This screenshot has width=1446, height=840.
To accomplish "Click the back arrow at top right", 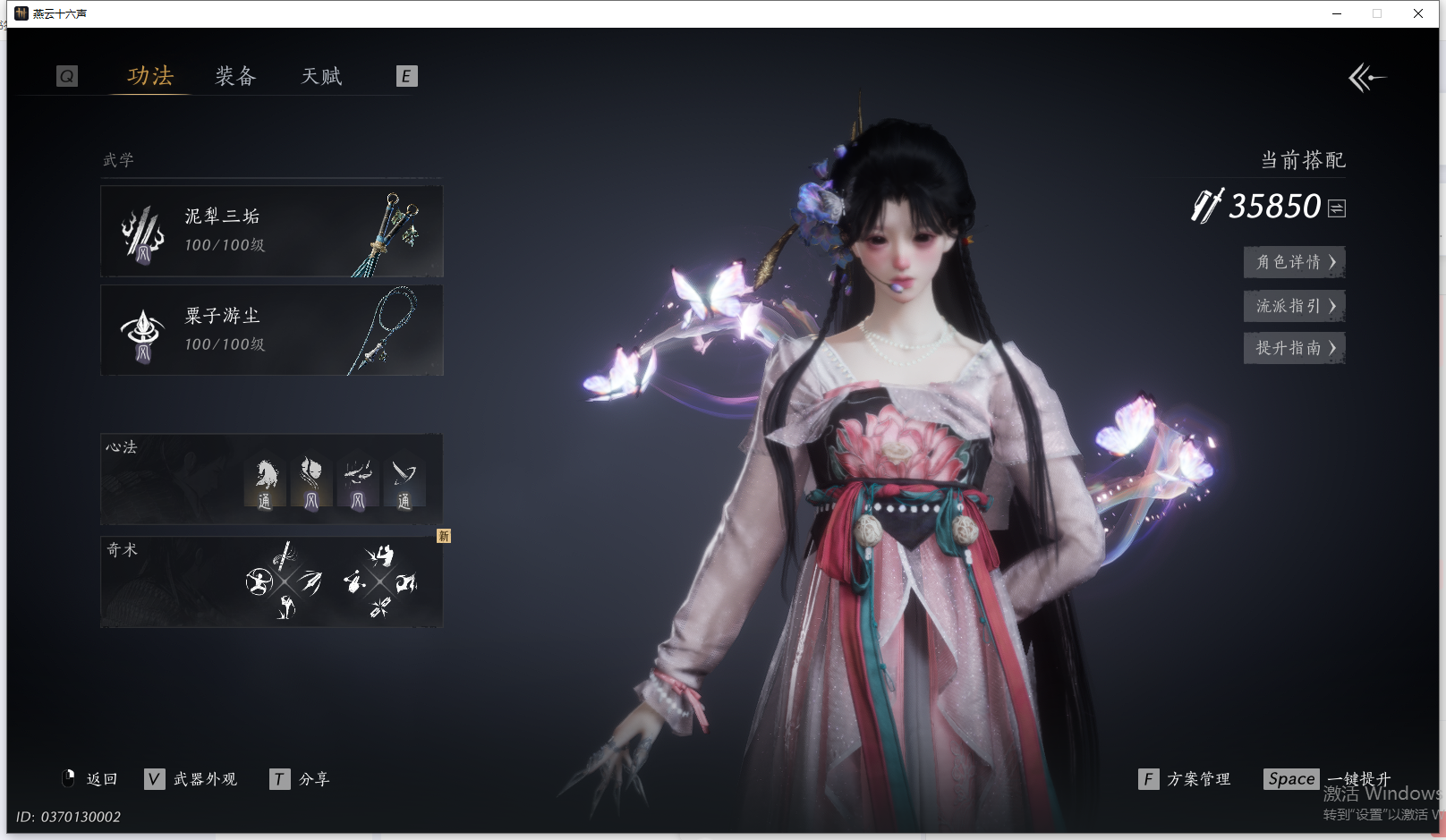I will pyautogui.click(x=1366, y=78).
